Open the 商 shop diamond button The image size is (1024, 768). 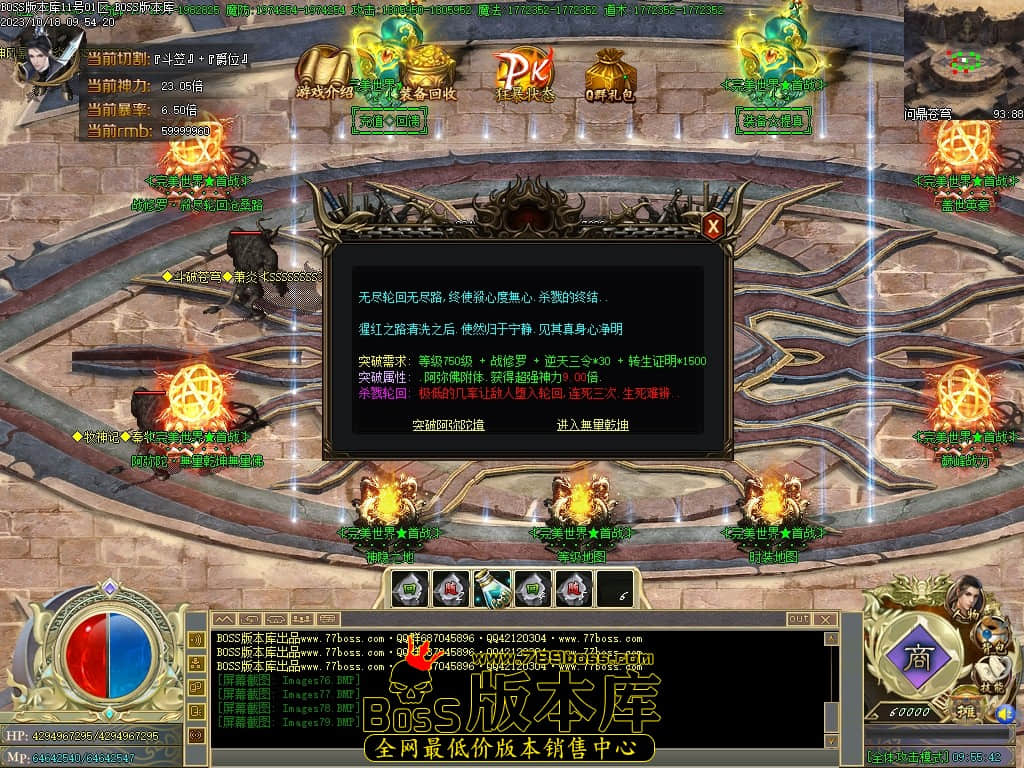click(x=916, y=657)
